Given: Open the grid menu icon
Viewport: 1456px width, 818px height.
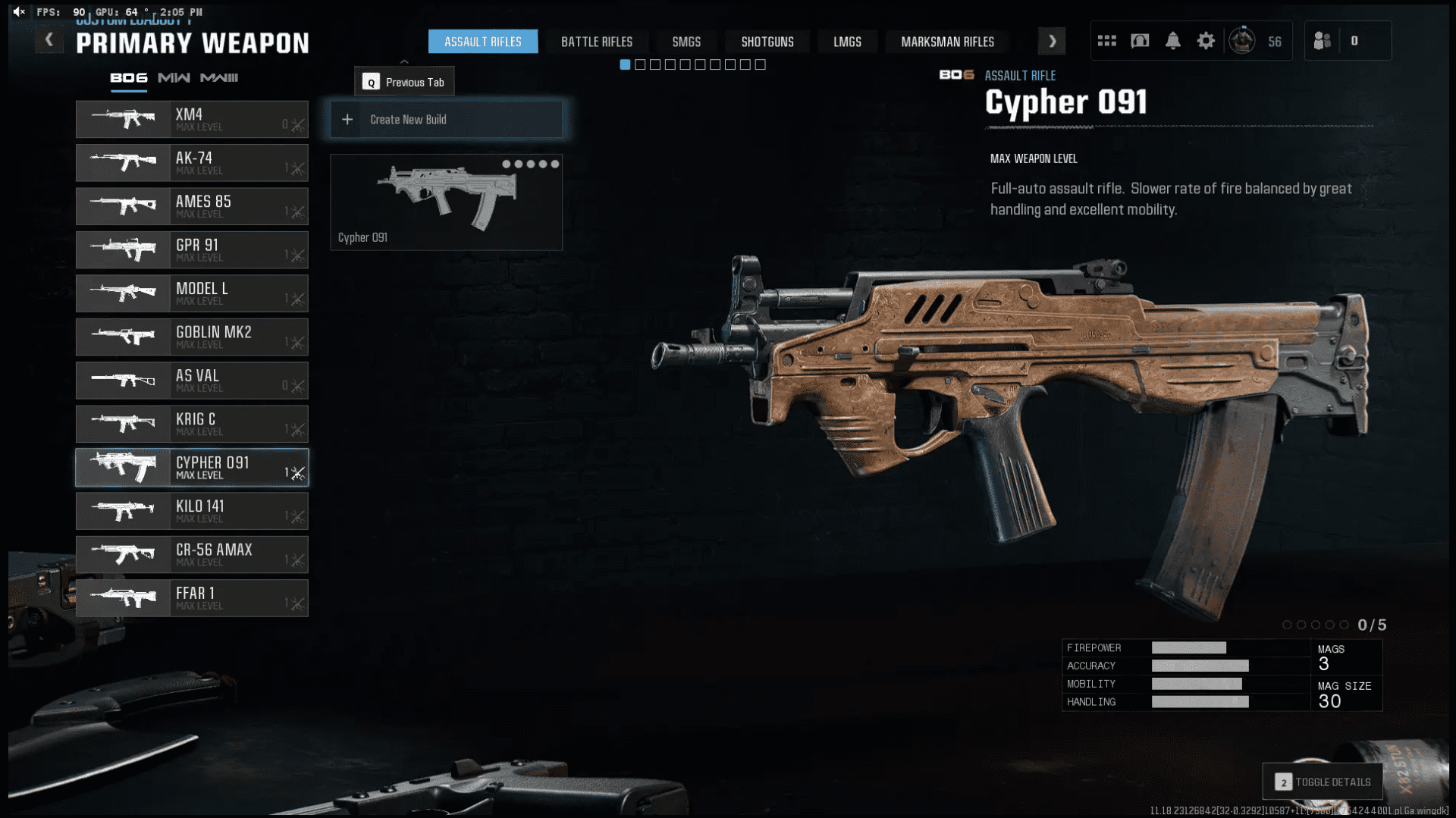Looking at the screenshot, I should click(x=1106, y=41).
